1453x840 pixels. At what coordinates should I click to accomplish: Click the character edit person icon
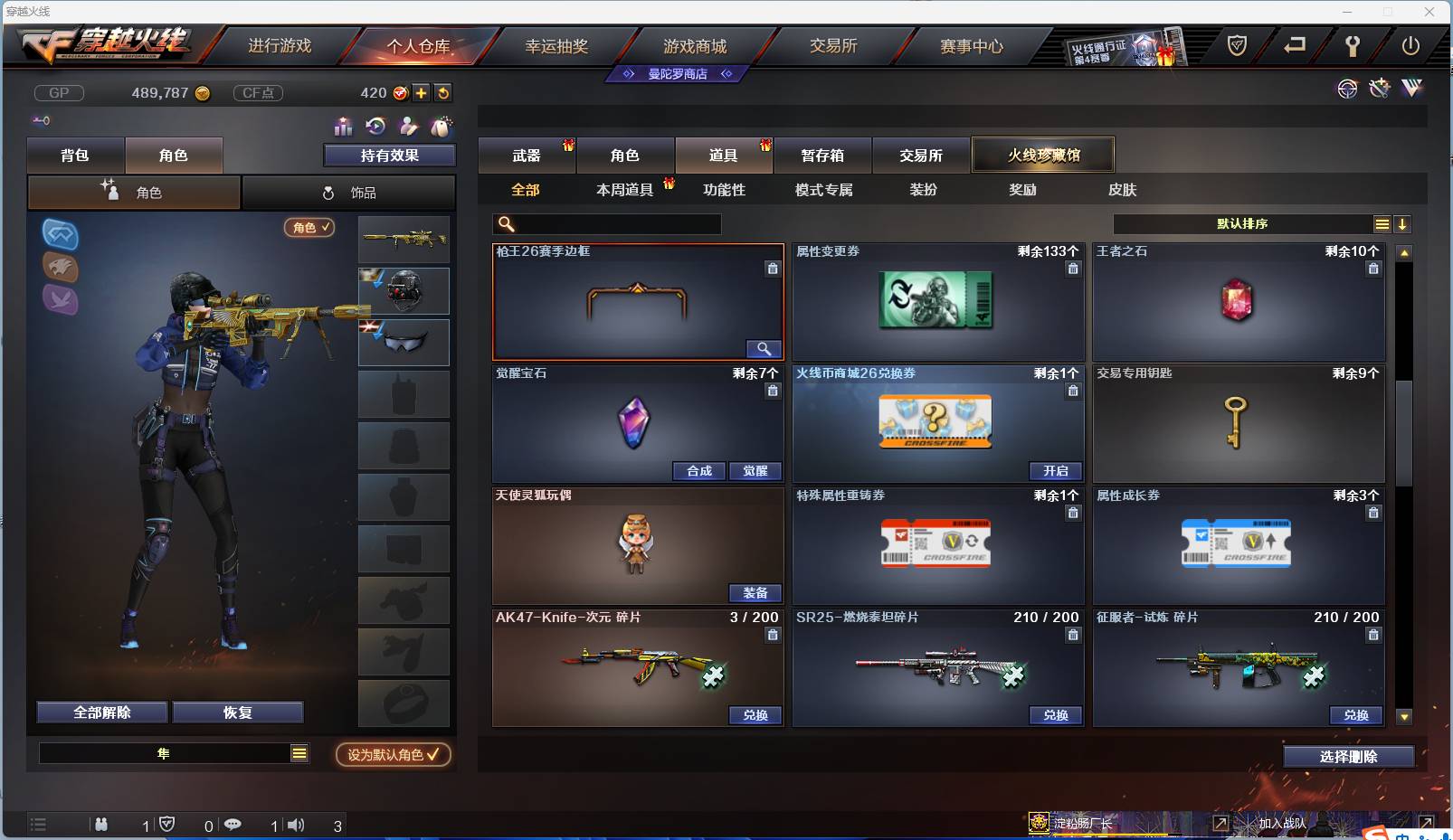(407, 127)
